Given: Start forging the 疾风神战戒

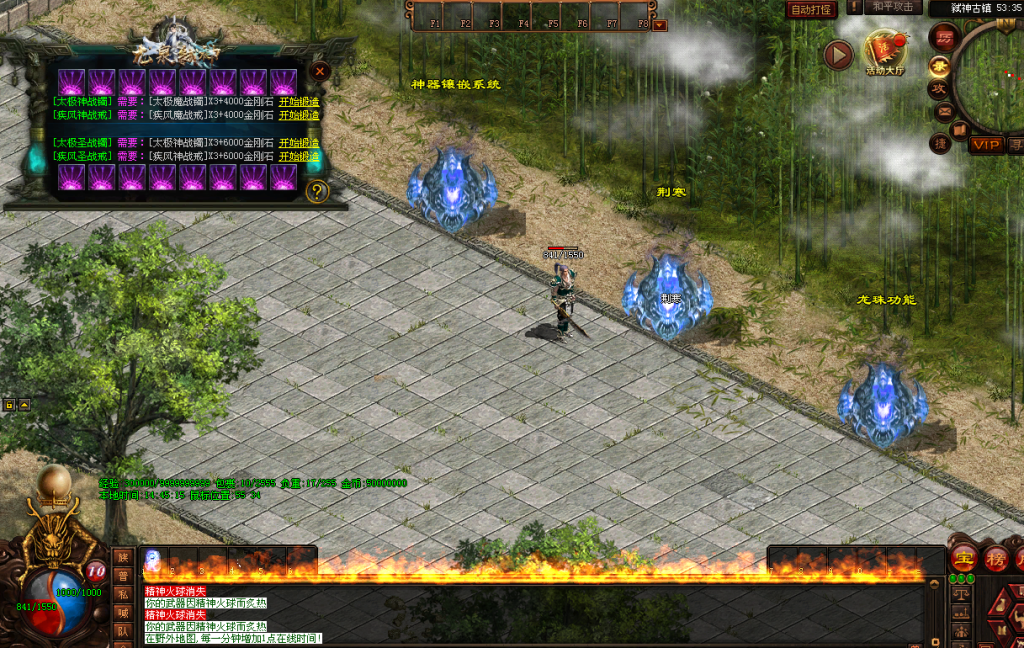Looking at the screenshot, I should coord(299,115).
